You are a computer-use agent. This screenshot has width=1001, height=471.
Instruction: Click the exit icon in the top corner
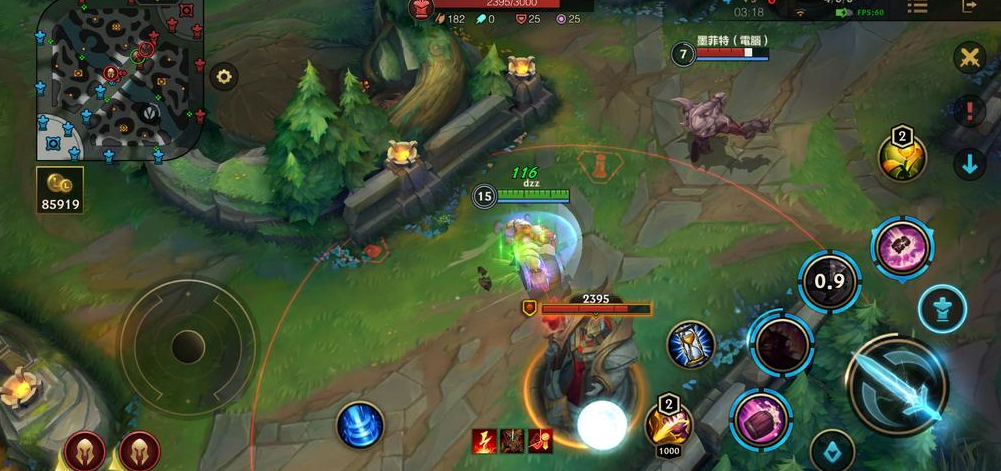pyautogui.click(x=968, y=8)
